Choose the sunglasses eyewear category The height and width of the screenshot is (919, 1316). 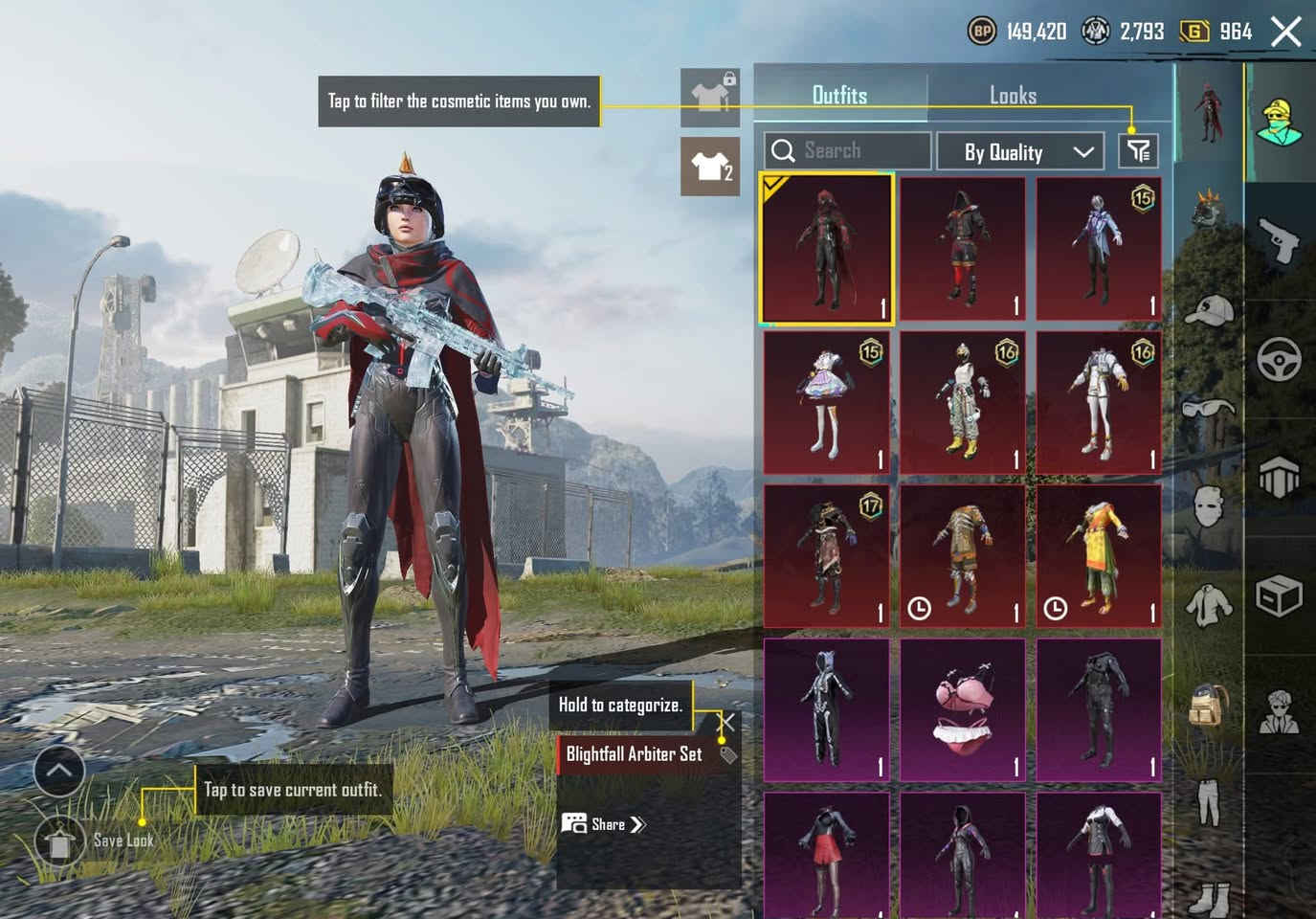click(x=1209, y=409)
